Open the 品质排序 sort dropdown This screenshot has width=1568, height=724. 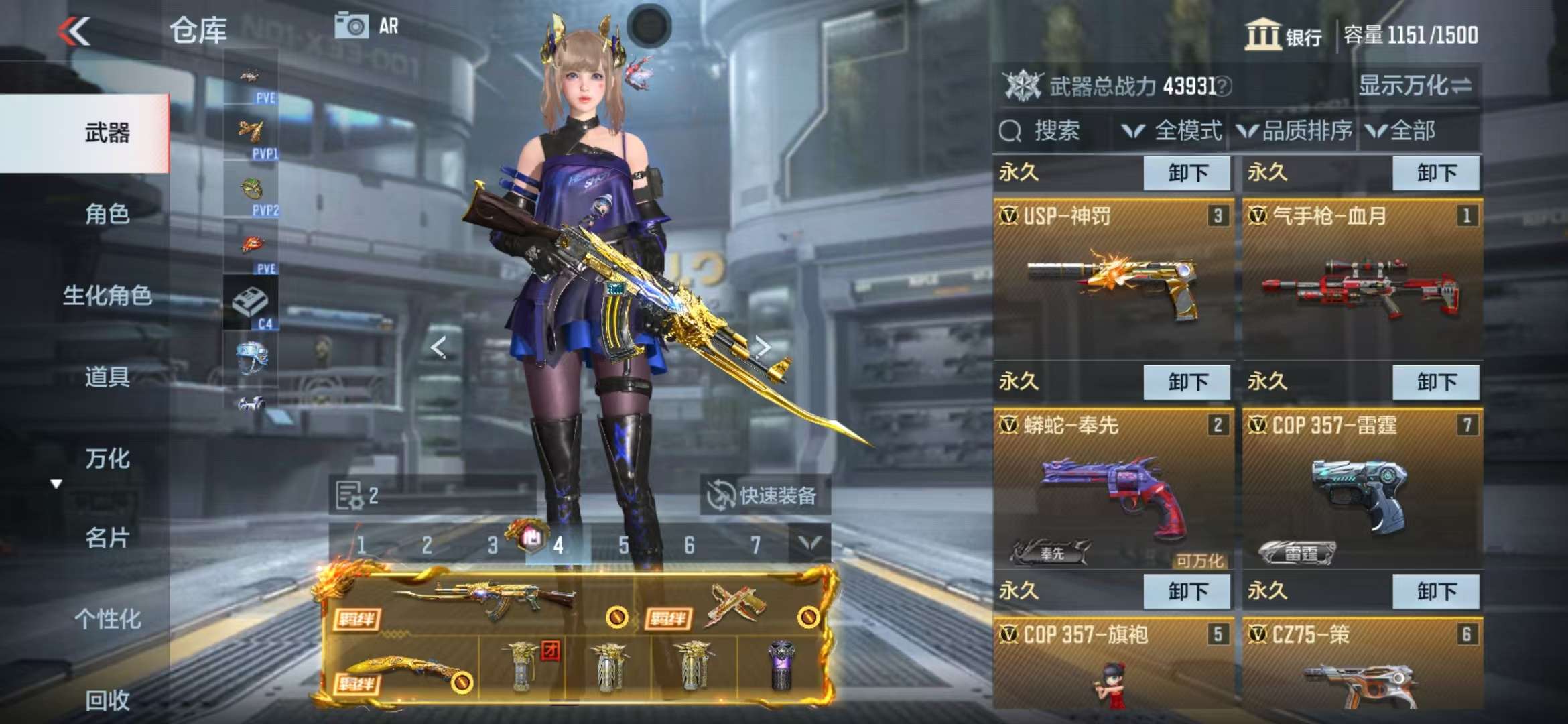[1295, 131]
